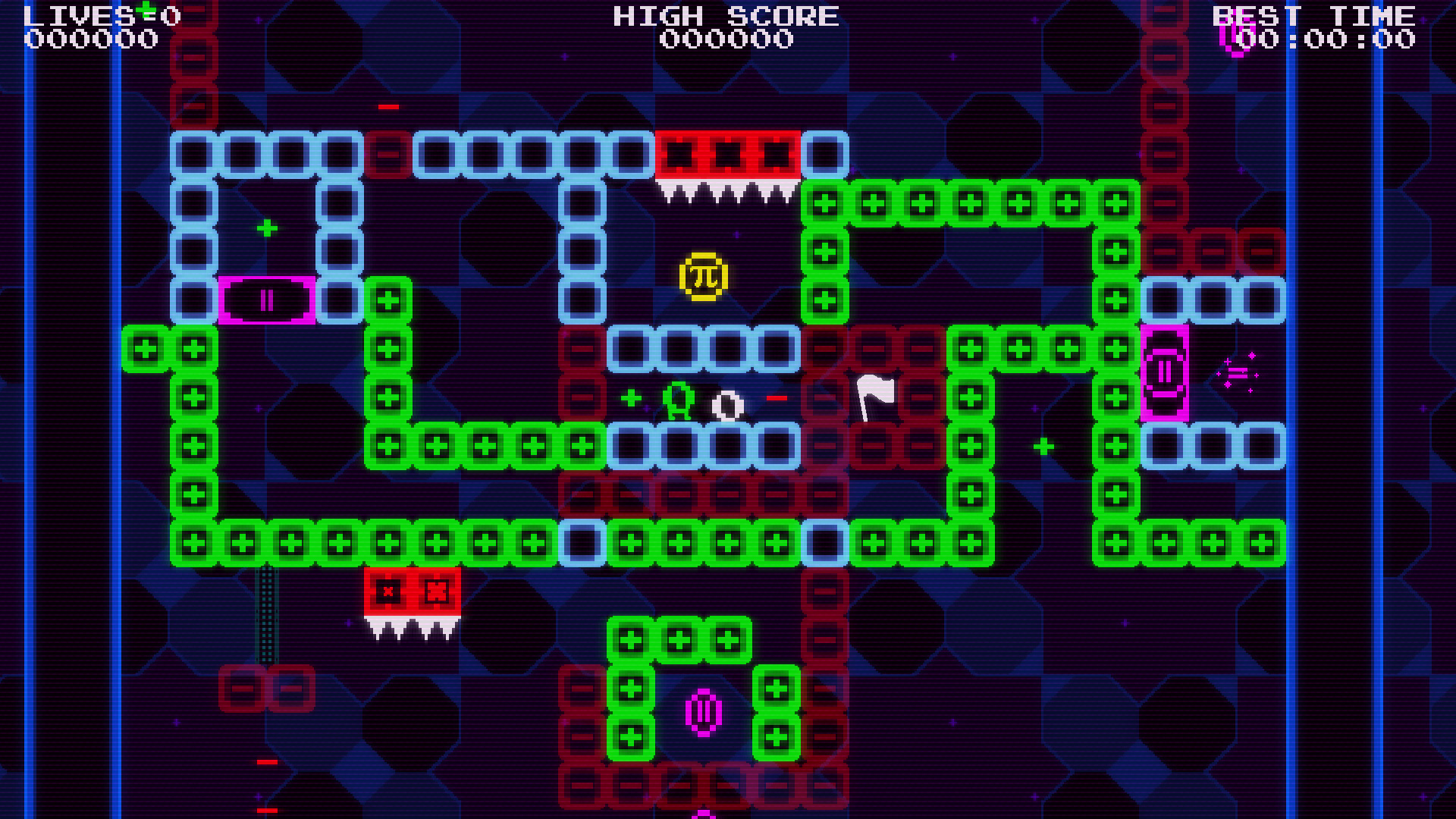The image size is (1456, 819).
Task: Select the LIVES label at top left
Action: click(73, 15)
